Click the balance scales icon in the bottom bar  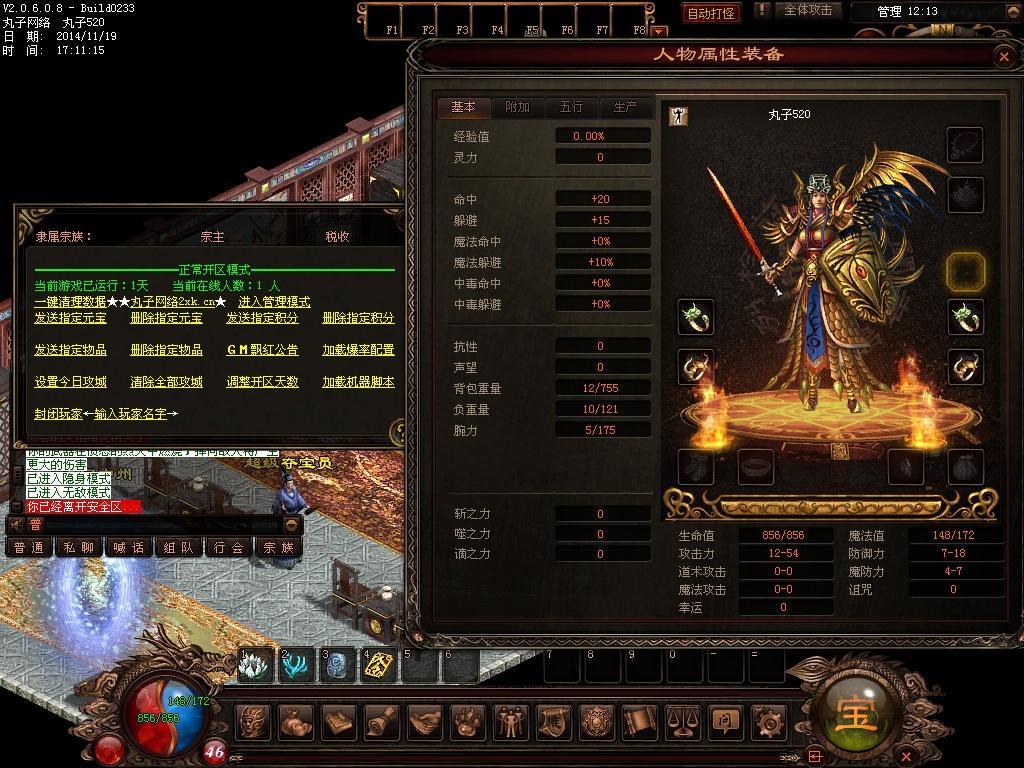(682, 722)
